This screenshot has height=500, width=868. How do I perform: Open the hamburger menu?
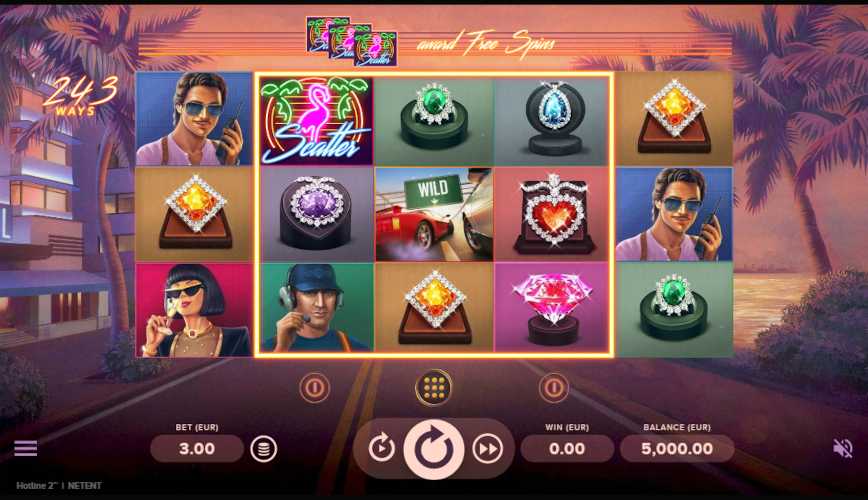point(25,448)
